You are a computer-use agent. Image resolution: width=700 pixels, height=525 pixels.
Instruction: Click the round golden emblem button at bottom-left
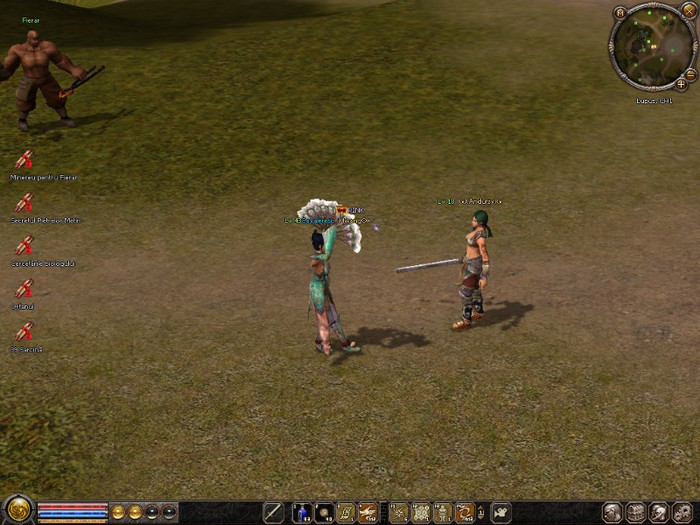click(x=17, y=511)
